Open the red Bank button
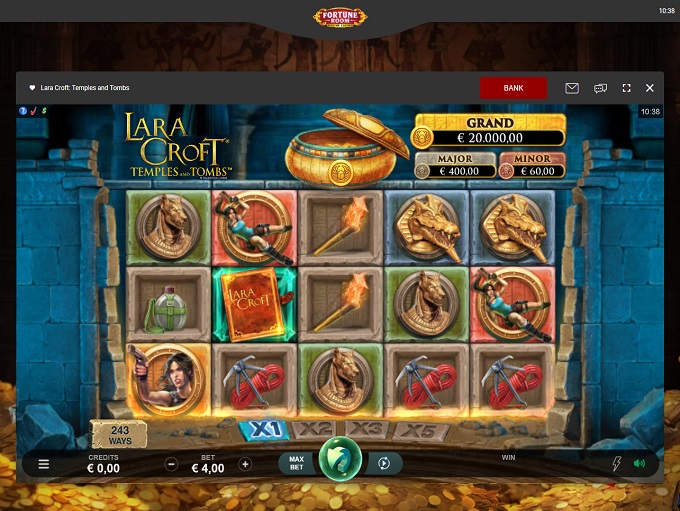Image resolution: width=680 pixels, height=511 pixels. [513, 88]
